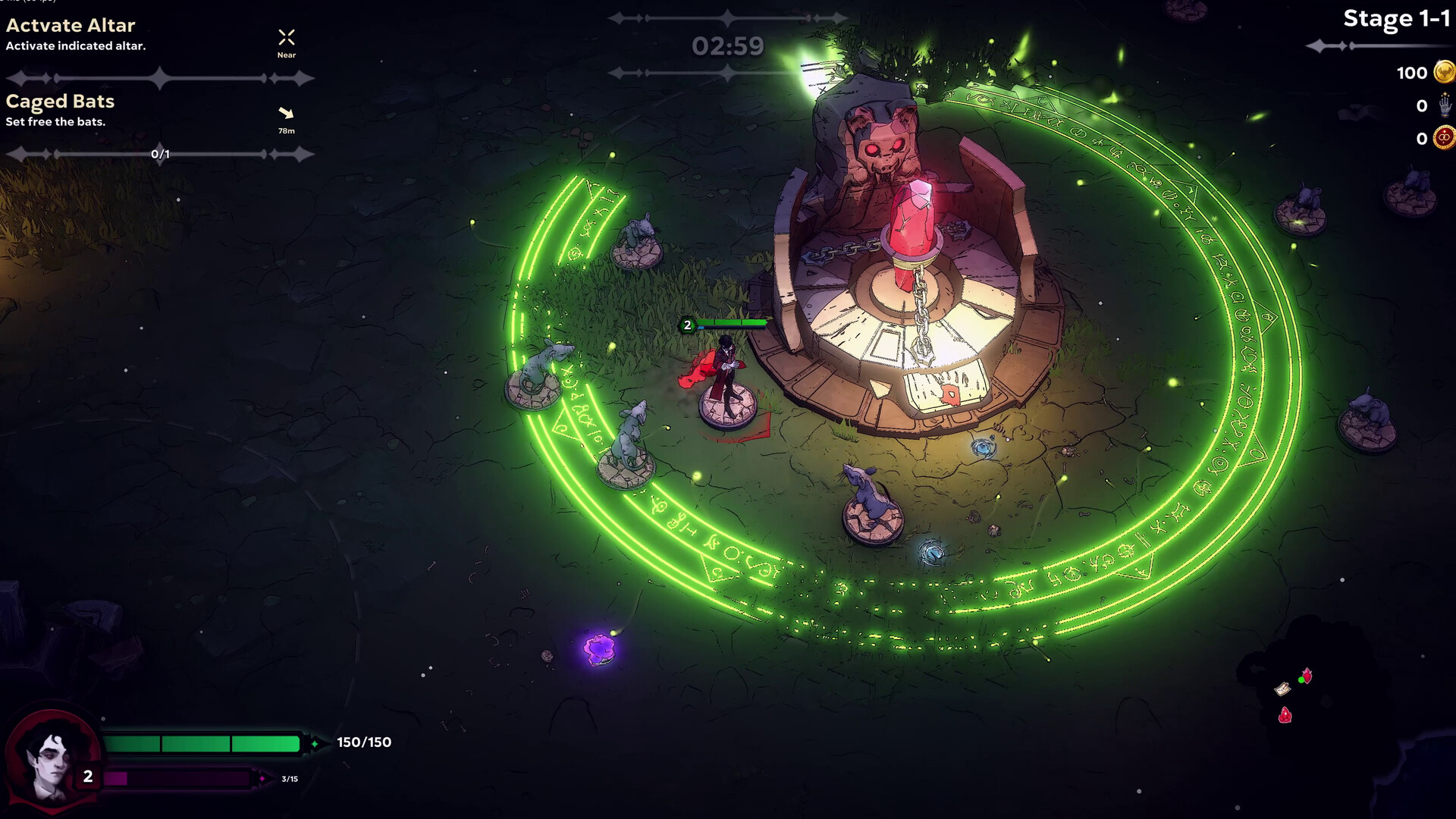The height and width of the screenshot is (819, 1456).
Task: Click the crossed altar proximity marker
Action: pos(286,37)
